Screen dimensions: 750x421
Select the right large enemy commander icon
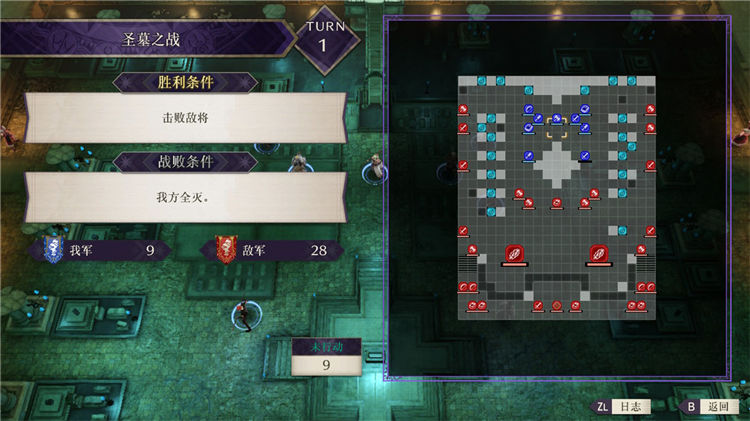[x=599, y=254]
